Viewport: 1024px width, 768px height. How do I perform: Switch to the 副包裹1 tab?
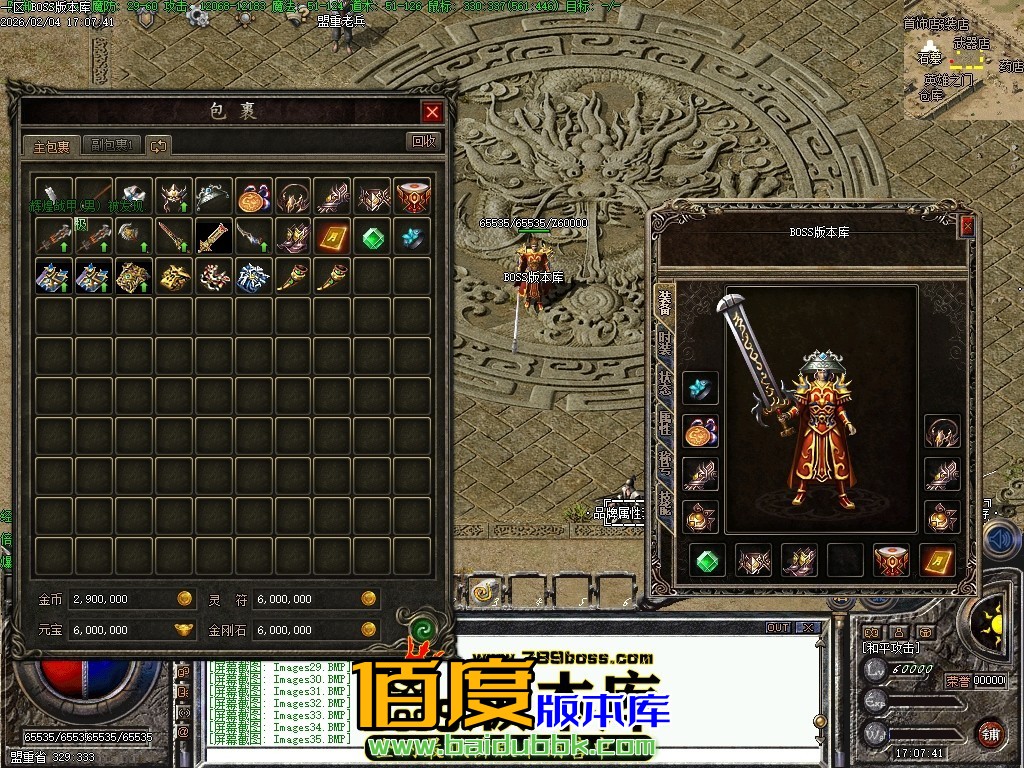[111, 145]
